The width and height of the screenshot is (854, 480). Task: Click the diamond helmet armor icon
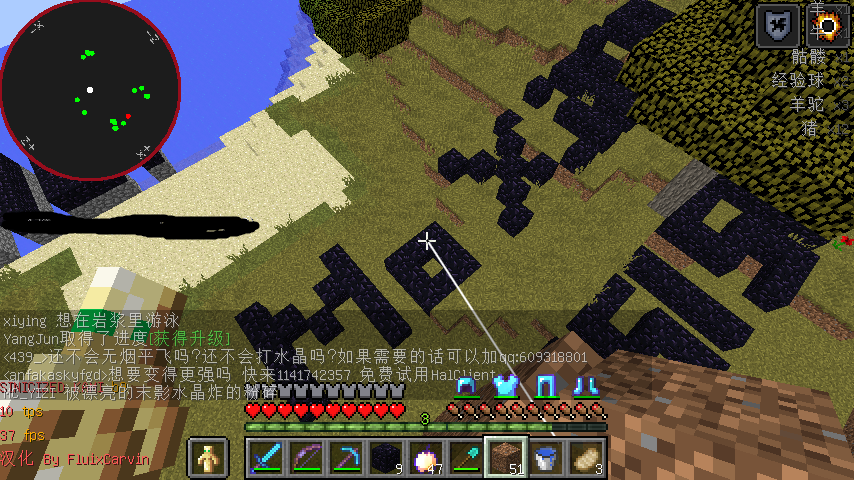tap(465, 385)
